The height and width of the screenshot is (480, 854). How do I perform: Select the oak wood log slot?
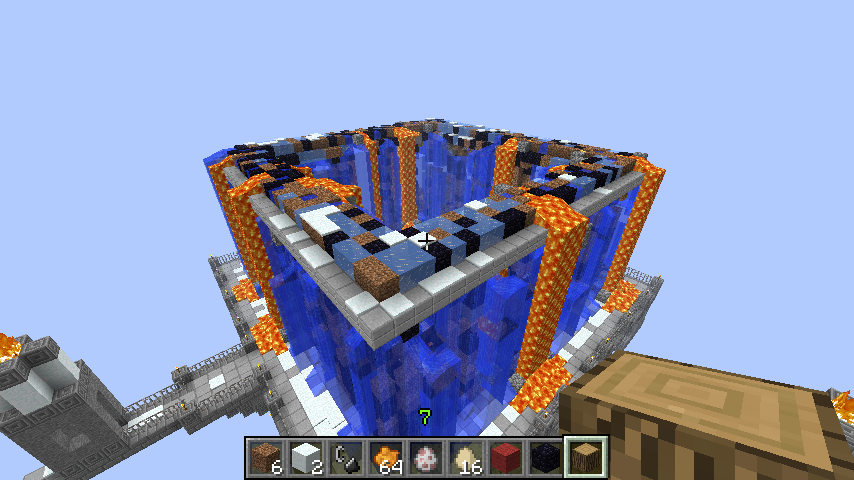[586, 457]
